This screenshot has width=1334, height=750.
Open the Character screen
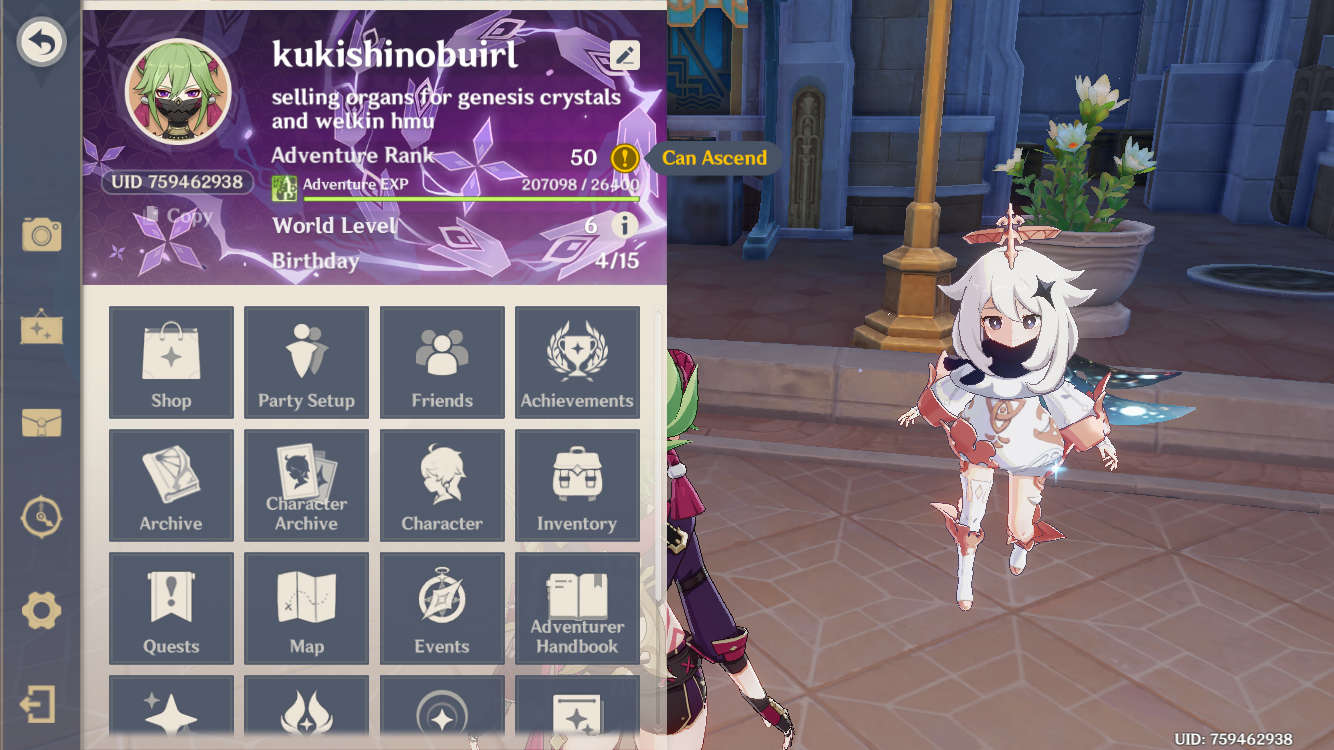(x=442, y=485)
